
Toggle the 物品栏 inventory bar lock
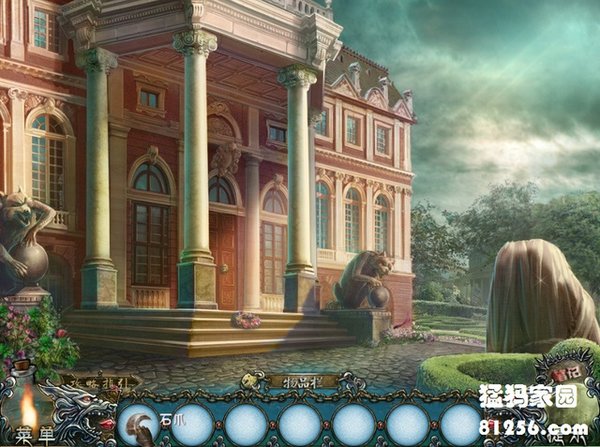point(252,381)
